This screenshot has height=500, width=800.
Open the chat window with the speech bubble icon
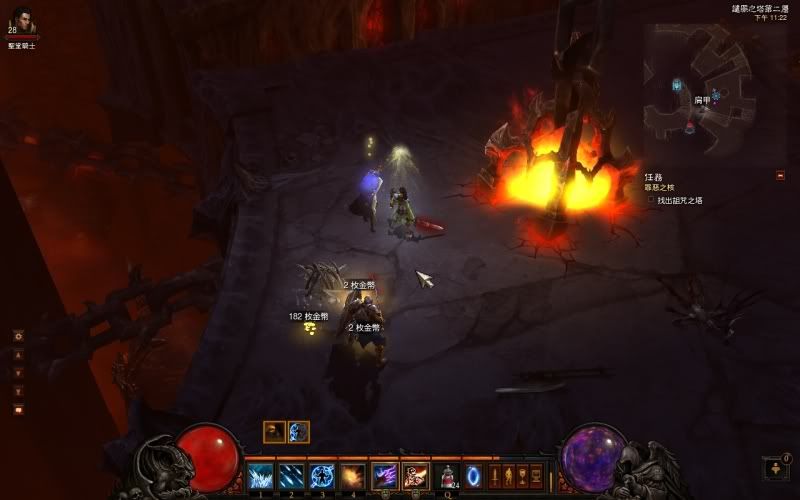(18, 409)
